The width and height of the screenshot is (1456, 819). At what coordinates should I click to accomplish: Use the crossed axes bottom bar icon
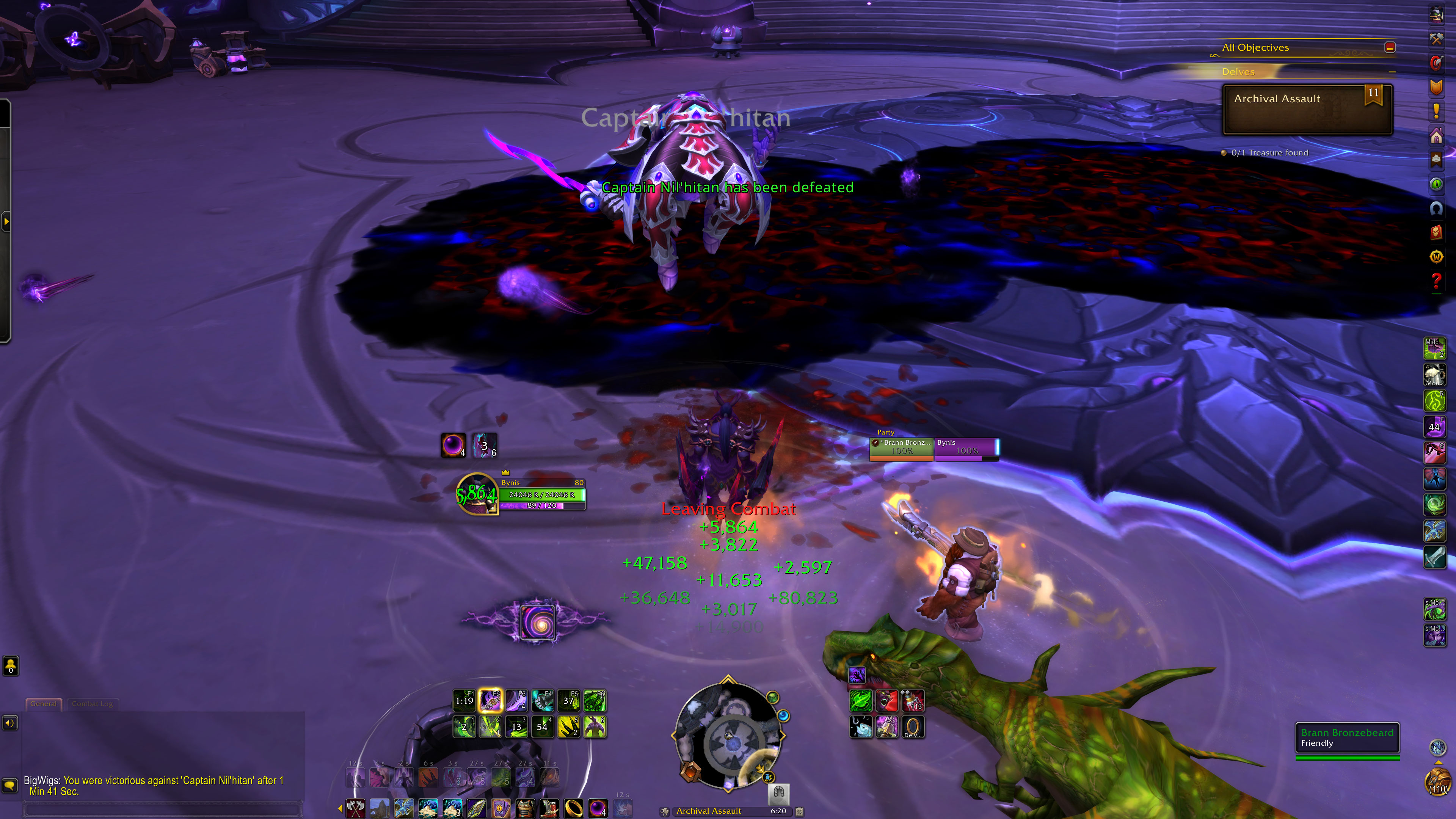click(x=355, y=808)
